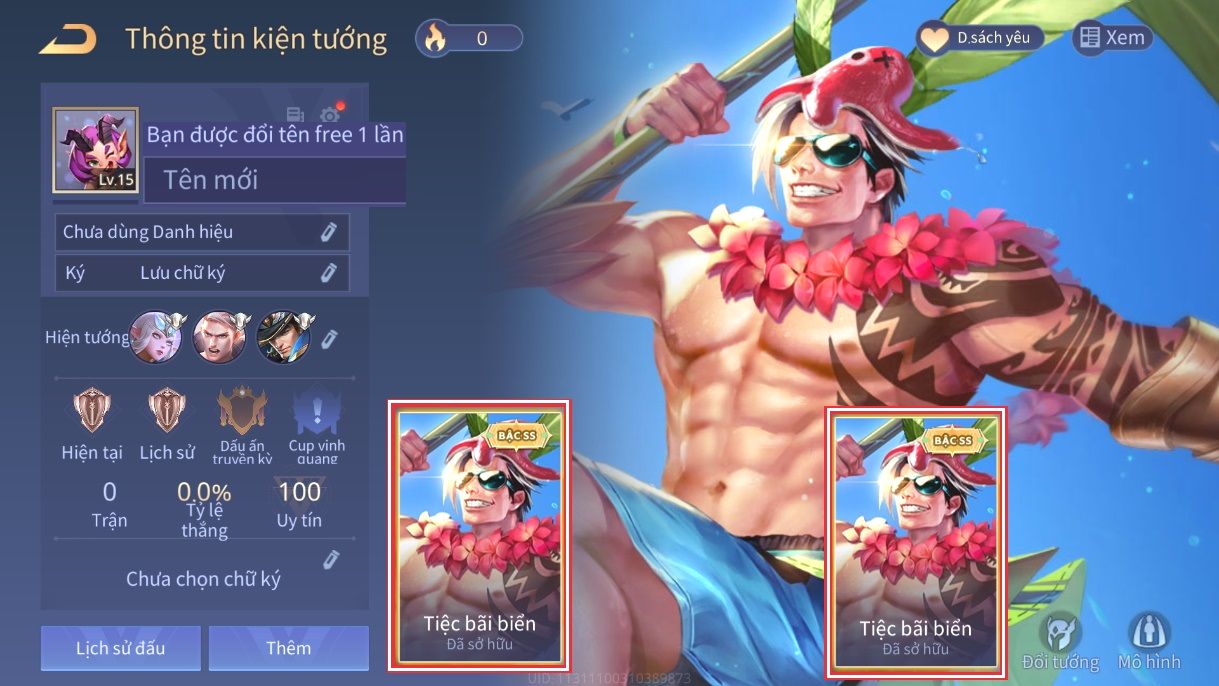This screenshot has width=1219, height=686.
Task: Click the Xem button
Action: coord(1112,38)
